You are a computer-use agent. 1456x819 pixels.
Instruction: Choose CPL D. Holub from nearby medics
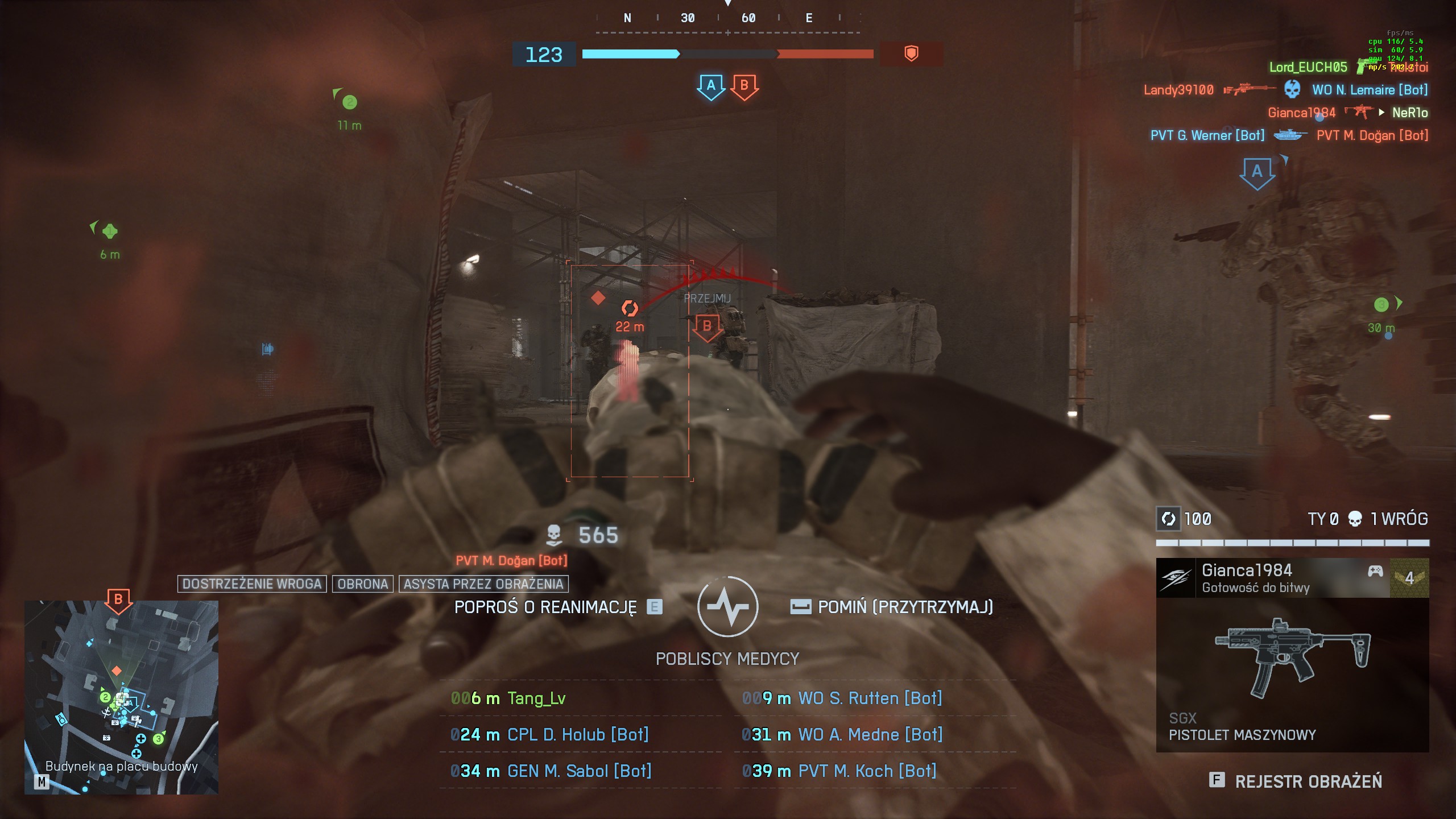point(577,735)
